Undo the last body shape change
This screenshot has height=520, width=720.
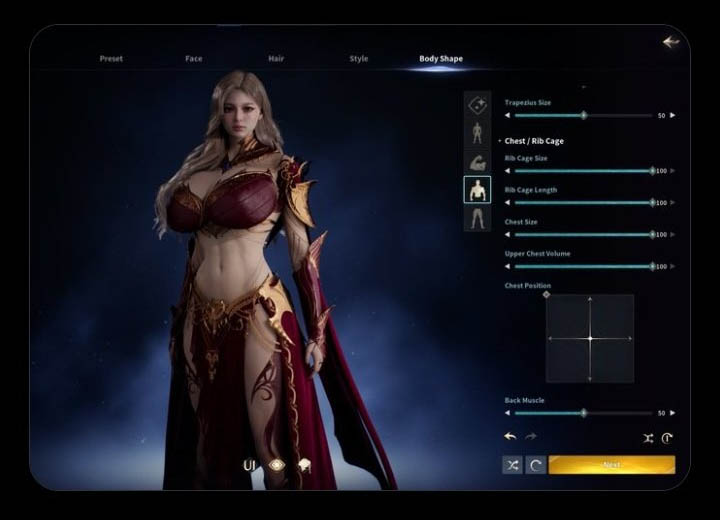click(510, 437)
